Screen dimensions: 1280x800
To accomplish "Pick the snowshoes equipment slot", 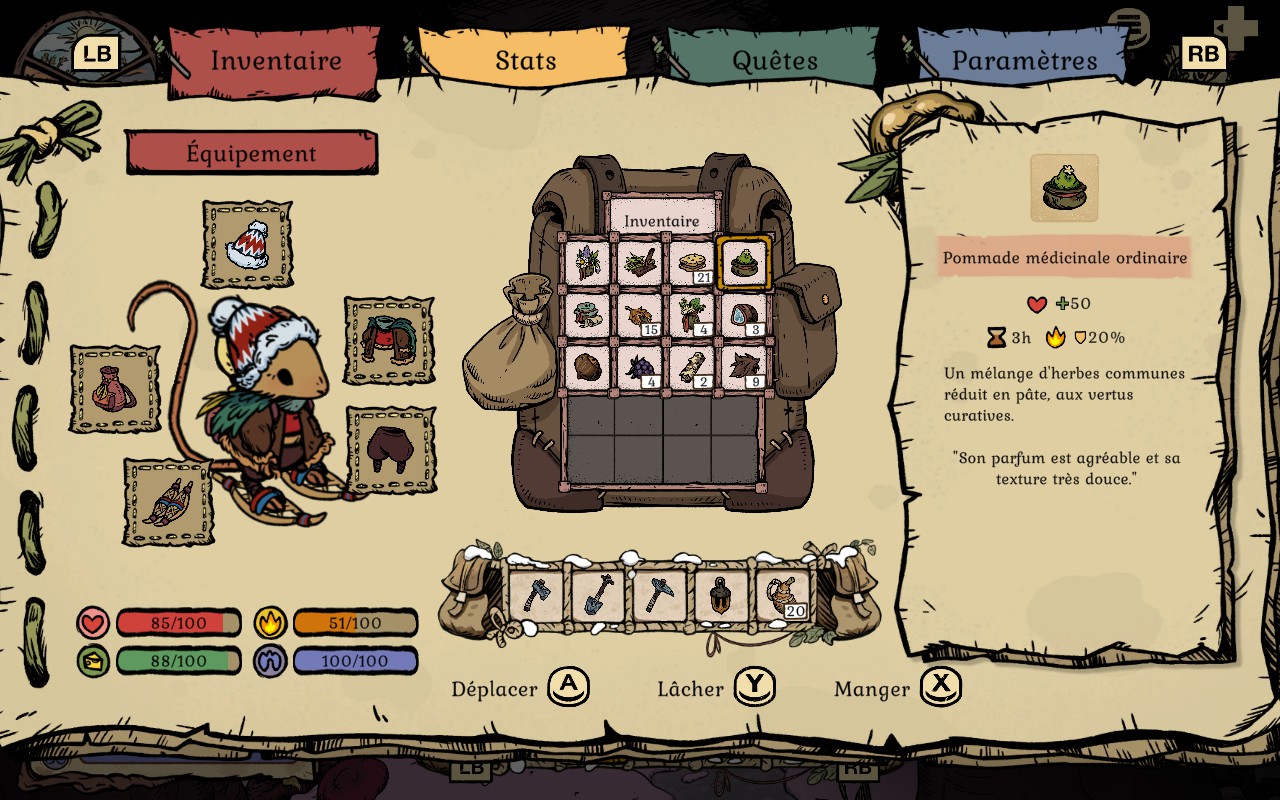I will click(168, 502).
